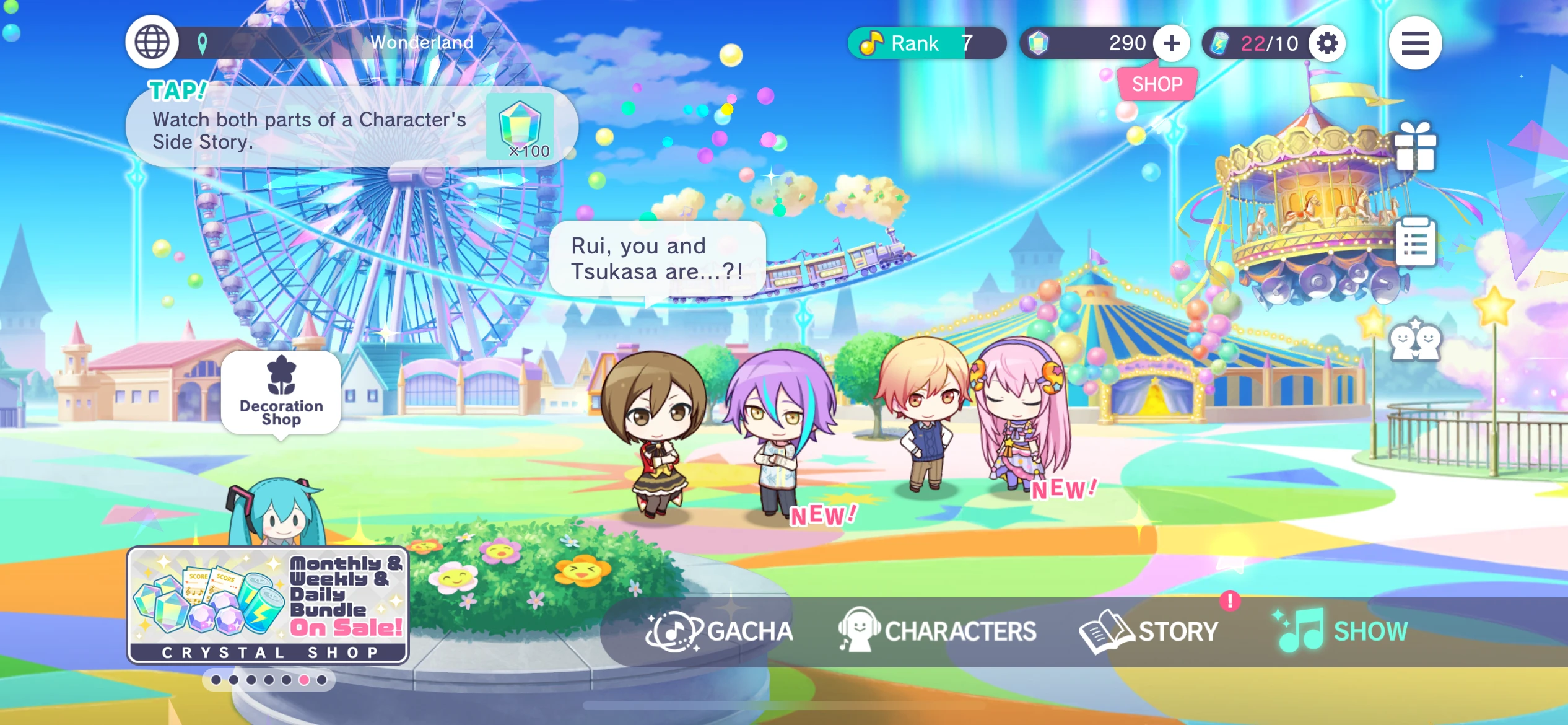View the CHARACTERS screen
Screen dimensions: 1568x725
click(x=936, y=631)
